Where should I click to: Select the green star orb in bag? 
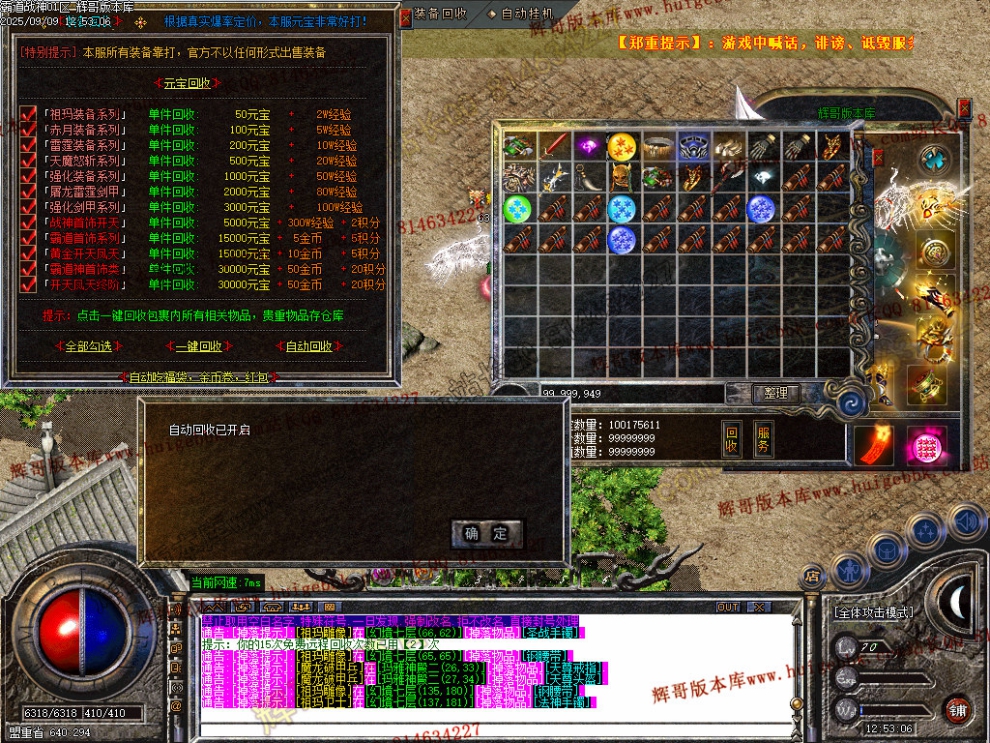pos(517,208)
